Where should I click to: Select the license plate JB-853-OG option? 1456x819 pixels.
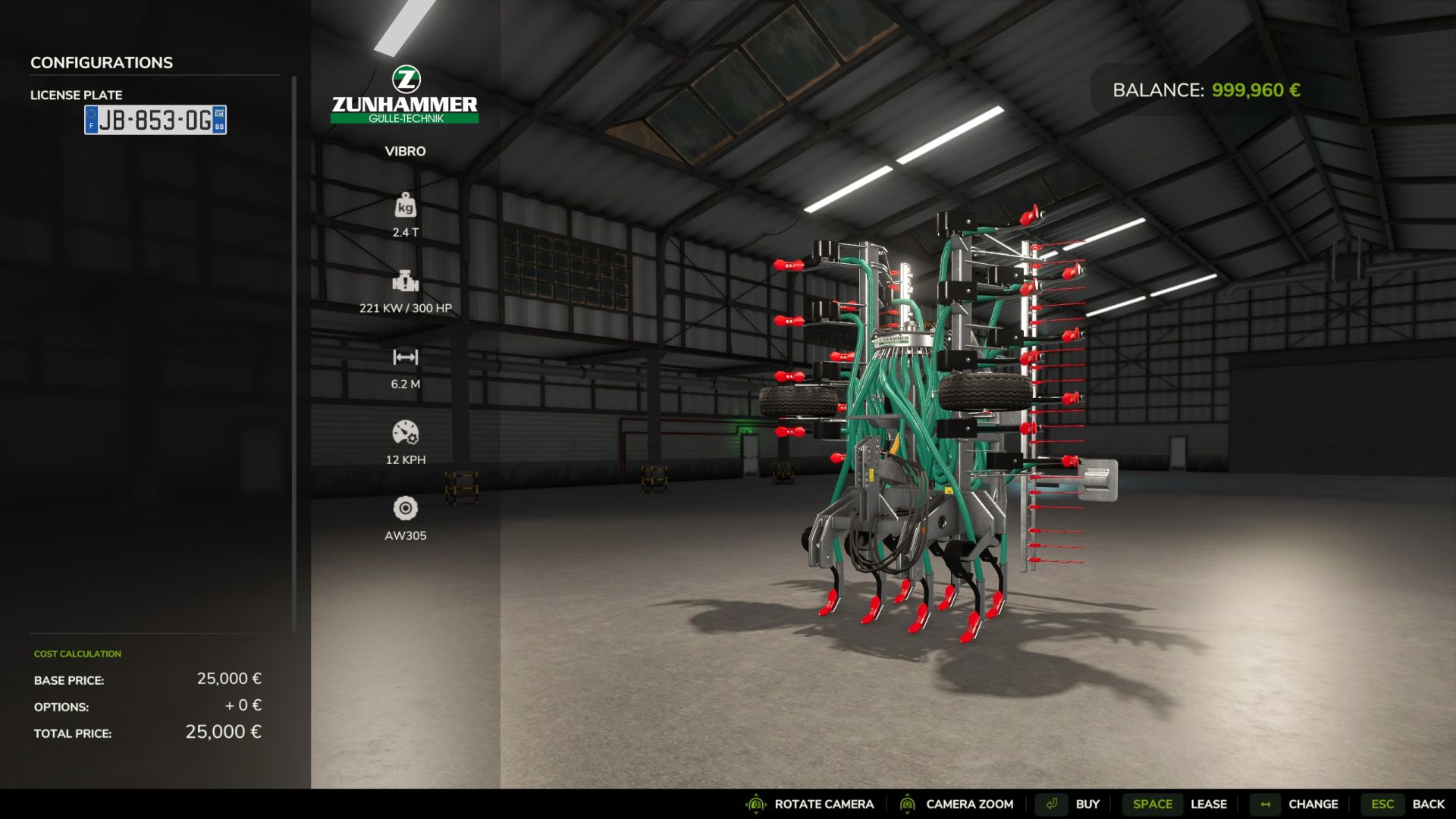coord(155,120)
